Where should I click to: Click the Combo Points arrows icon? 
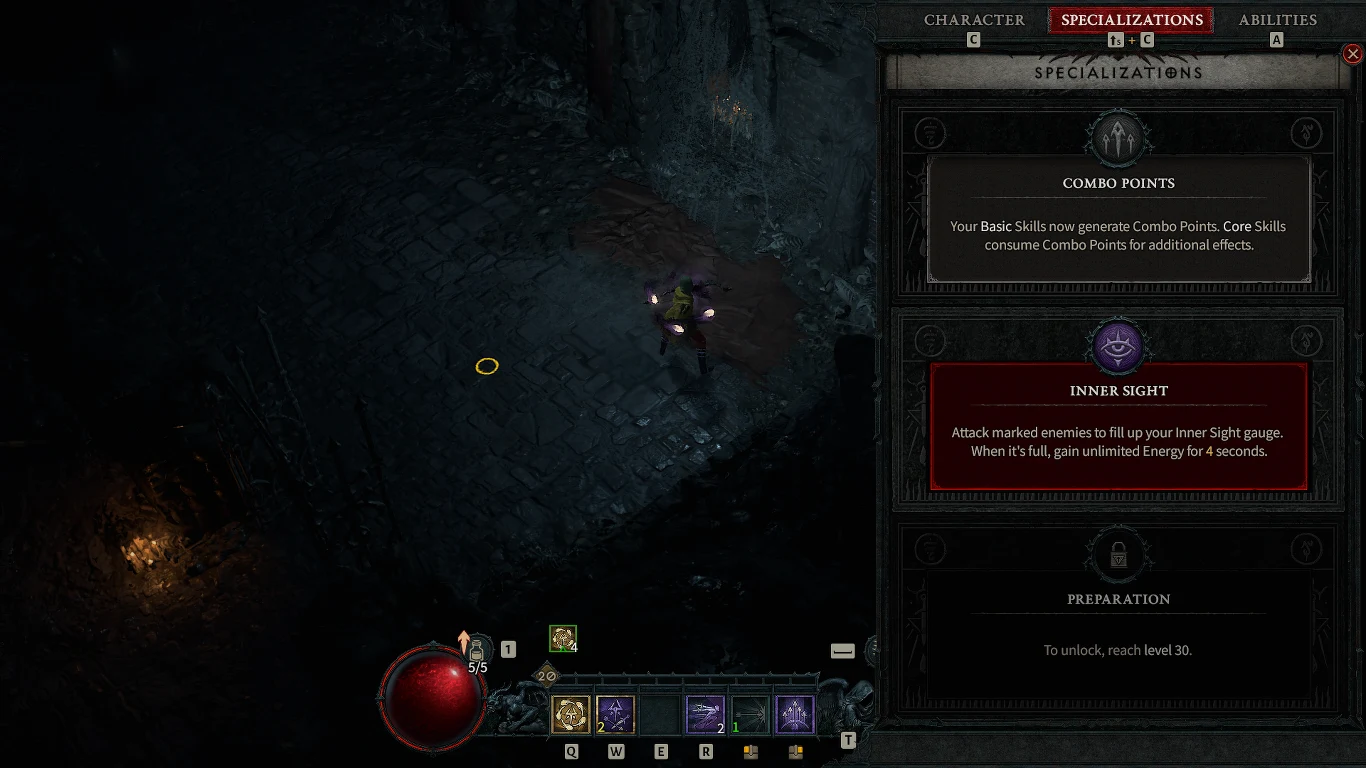pyautogui.click(x=1118, y=137)
